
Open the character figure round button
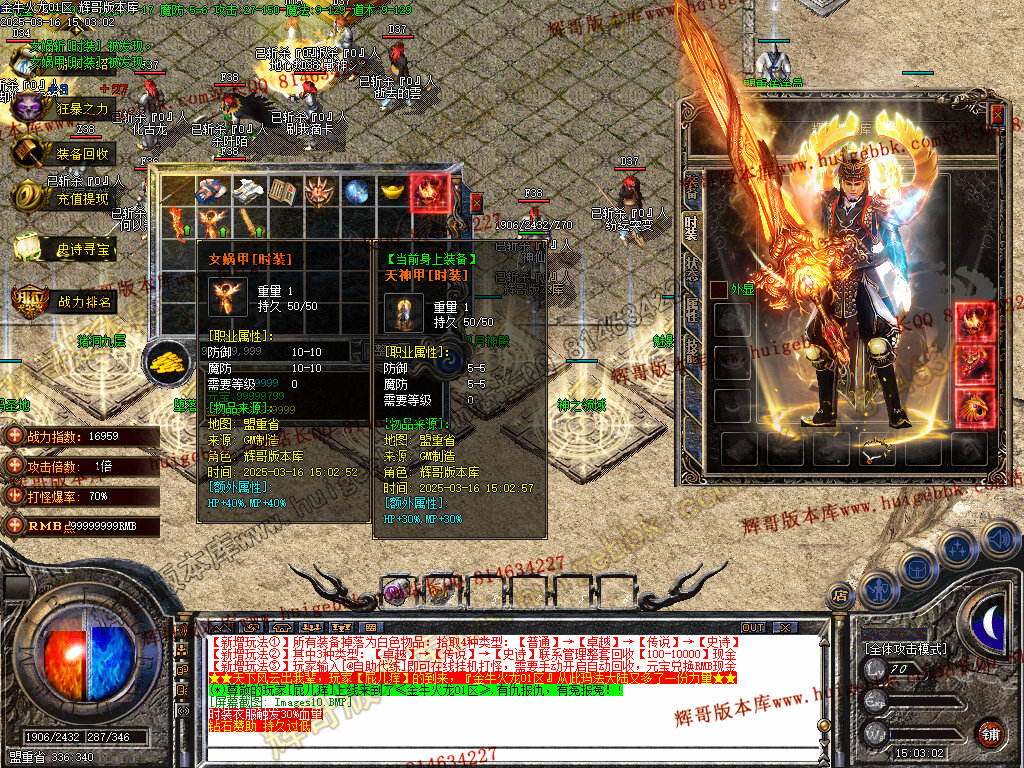(878, 588)
